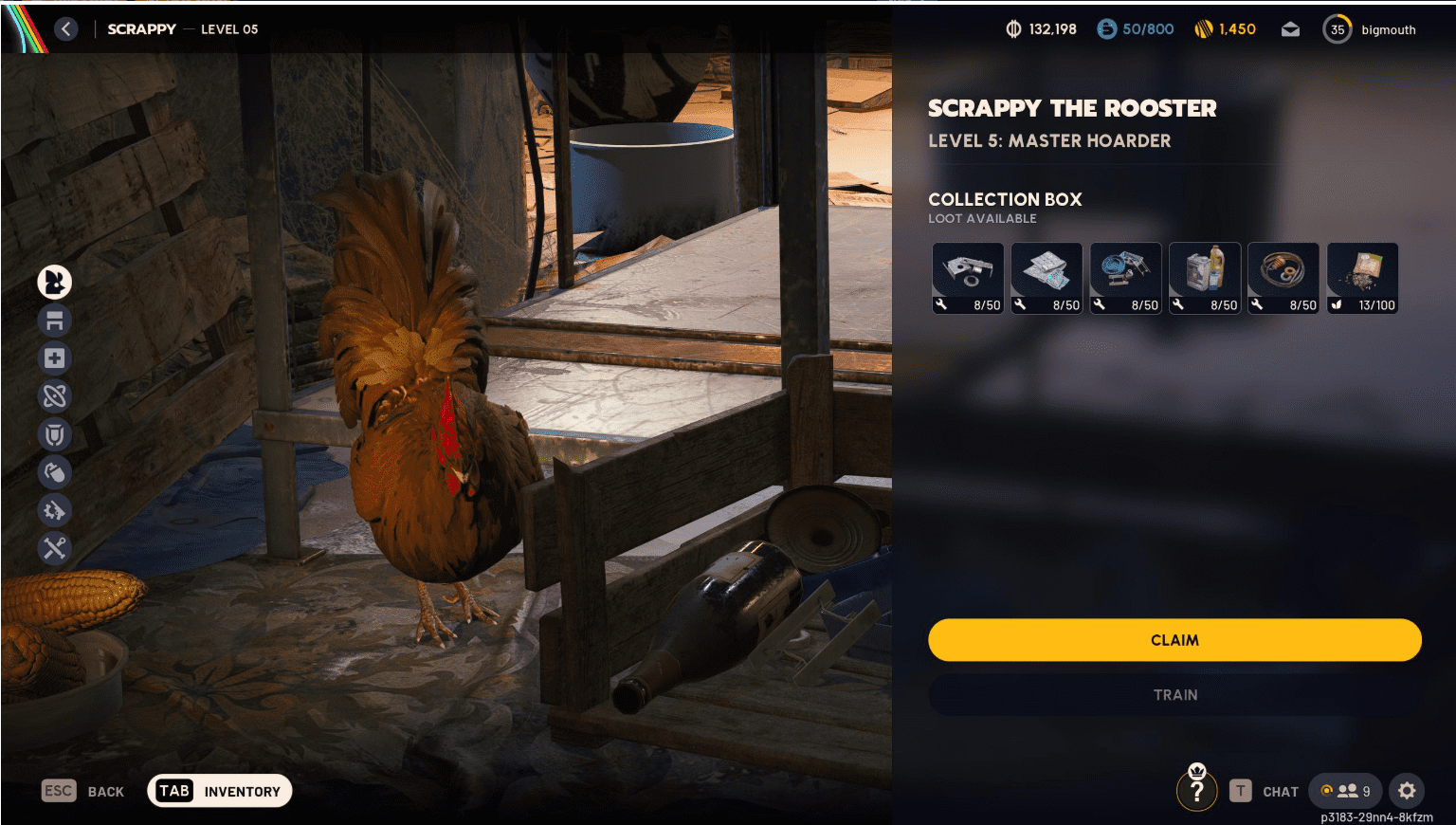Open the satellite dish icon panel

pos(55,396)
